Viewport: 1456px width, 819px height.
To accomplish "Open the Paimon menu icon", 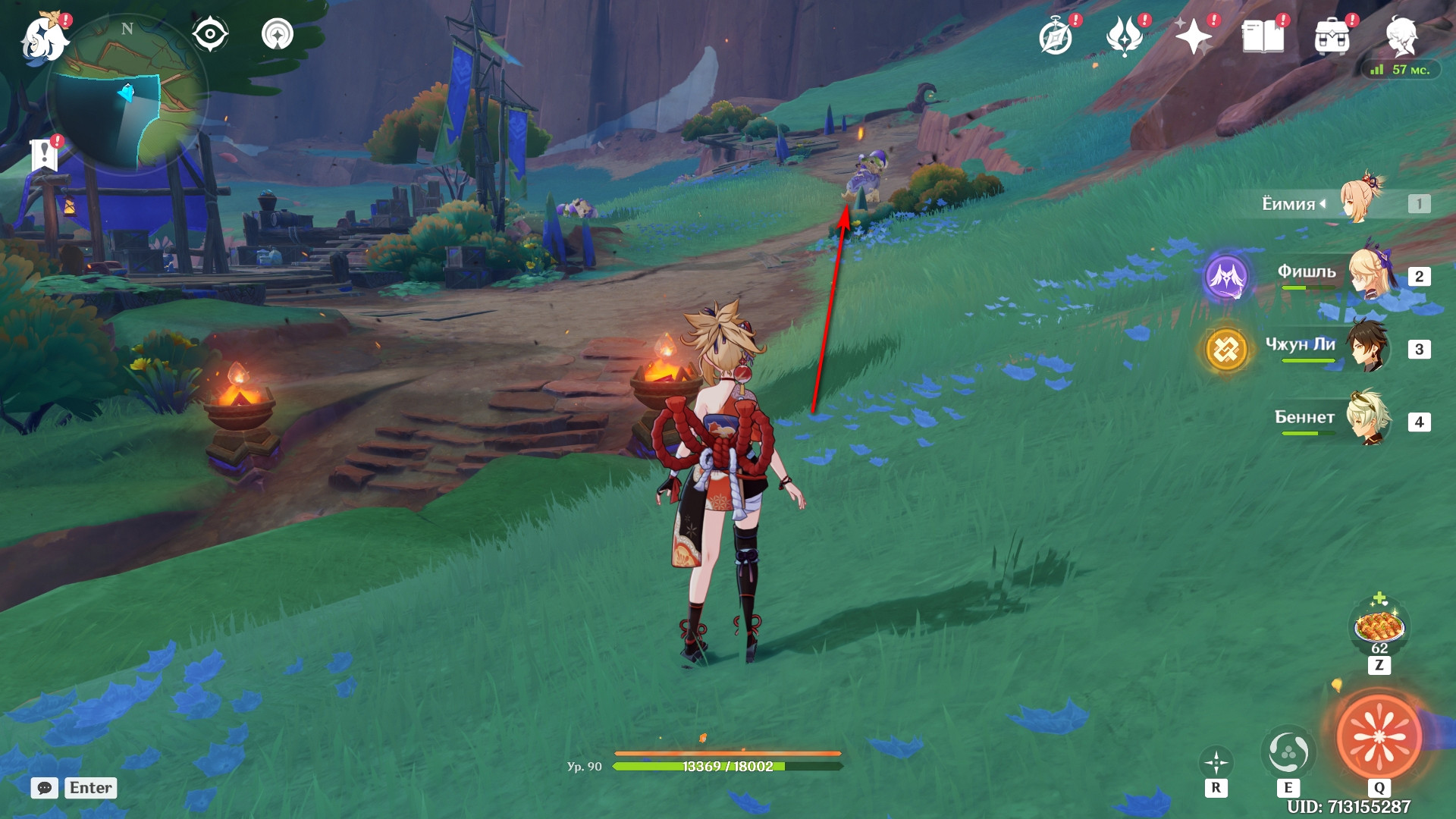I will 44,38.
